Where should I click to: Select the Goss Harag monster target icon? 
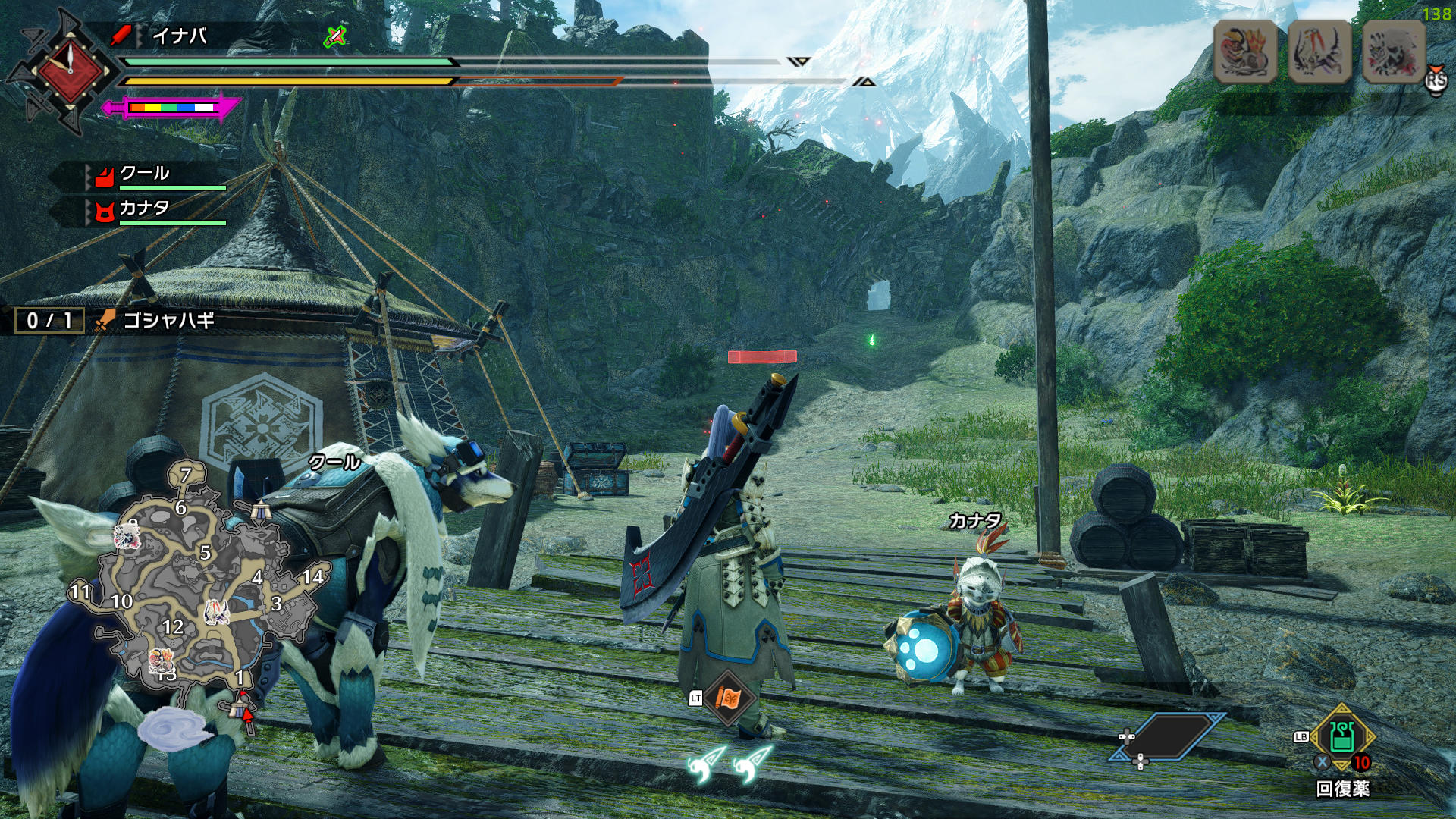tap(1394, 51)
